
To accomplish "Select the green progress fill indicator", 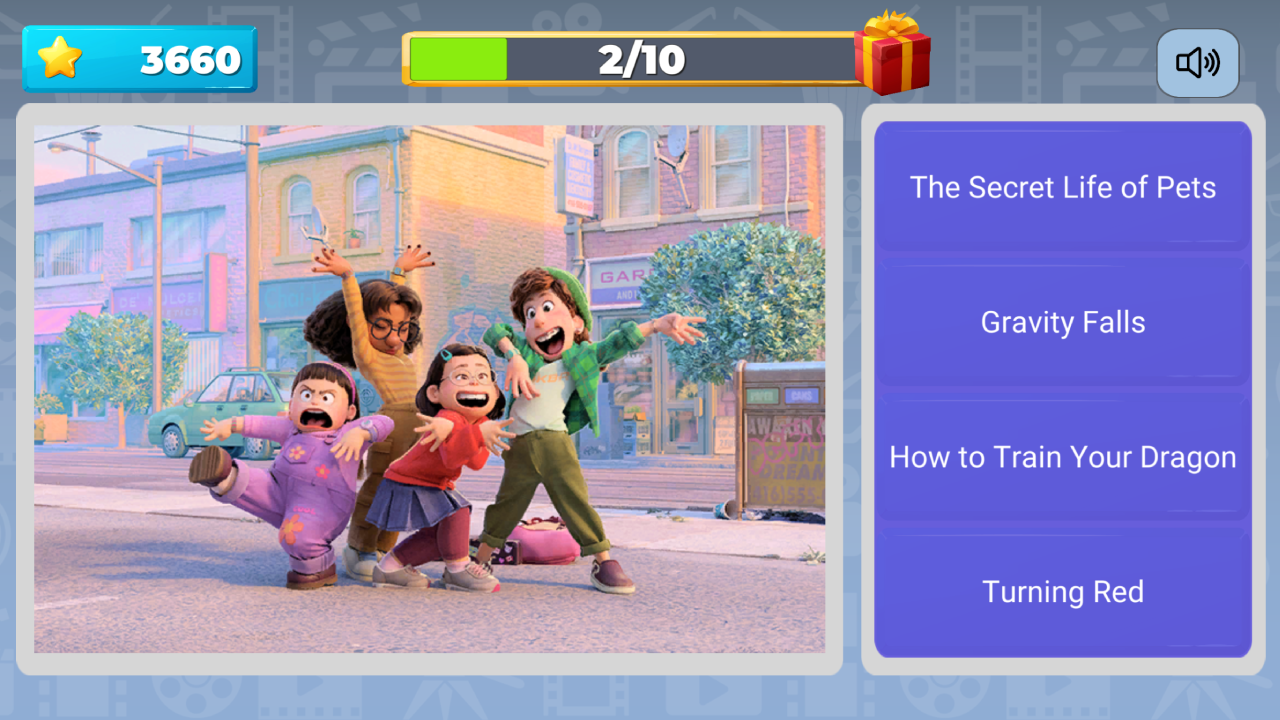I will click(455, 60).
